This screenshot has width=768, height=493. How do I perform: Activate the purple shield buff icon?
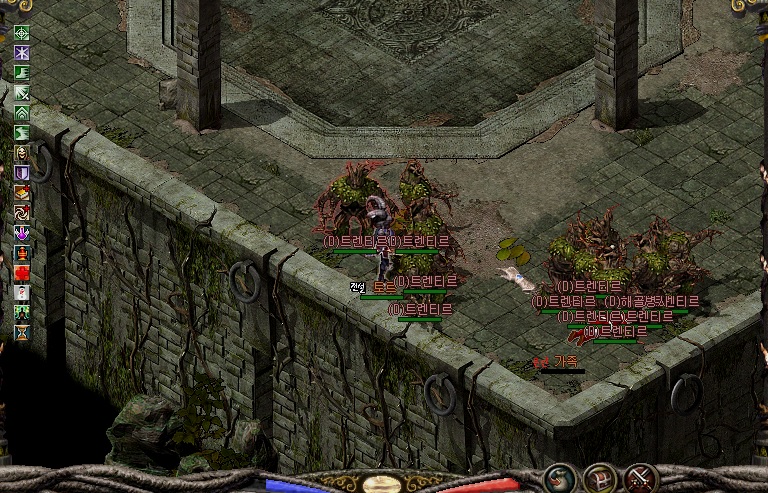[x=21, y=173]
